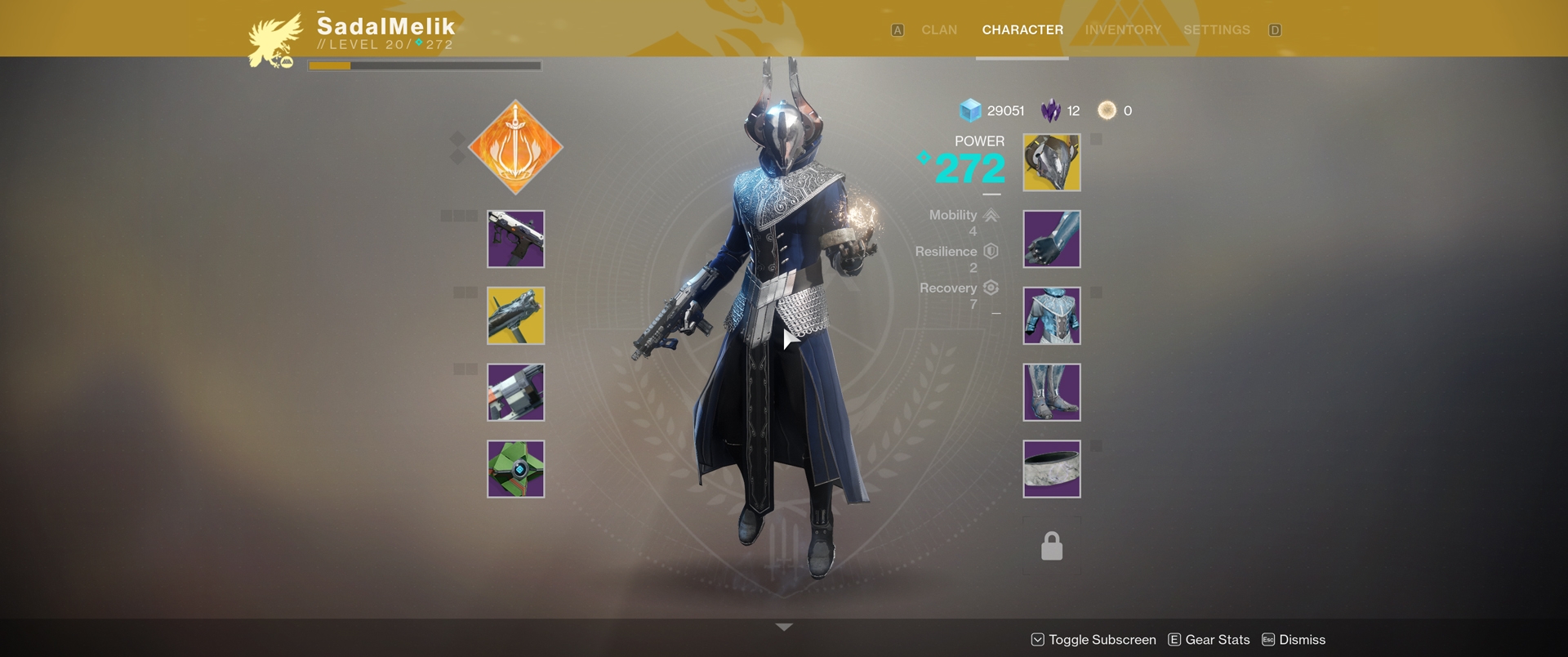Open the Clan tab
The height and width of the screenshot is (657, 1568).
[938, 30]
